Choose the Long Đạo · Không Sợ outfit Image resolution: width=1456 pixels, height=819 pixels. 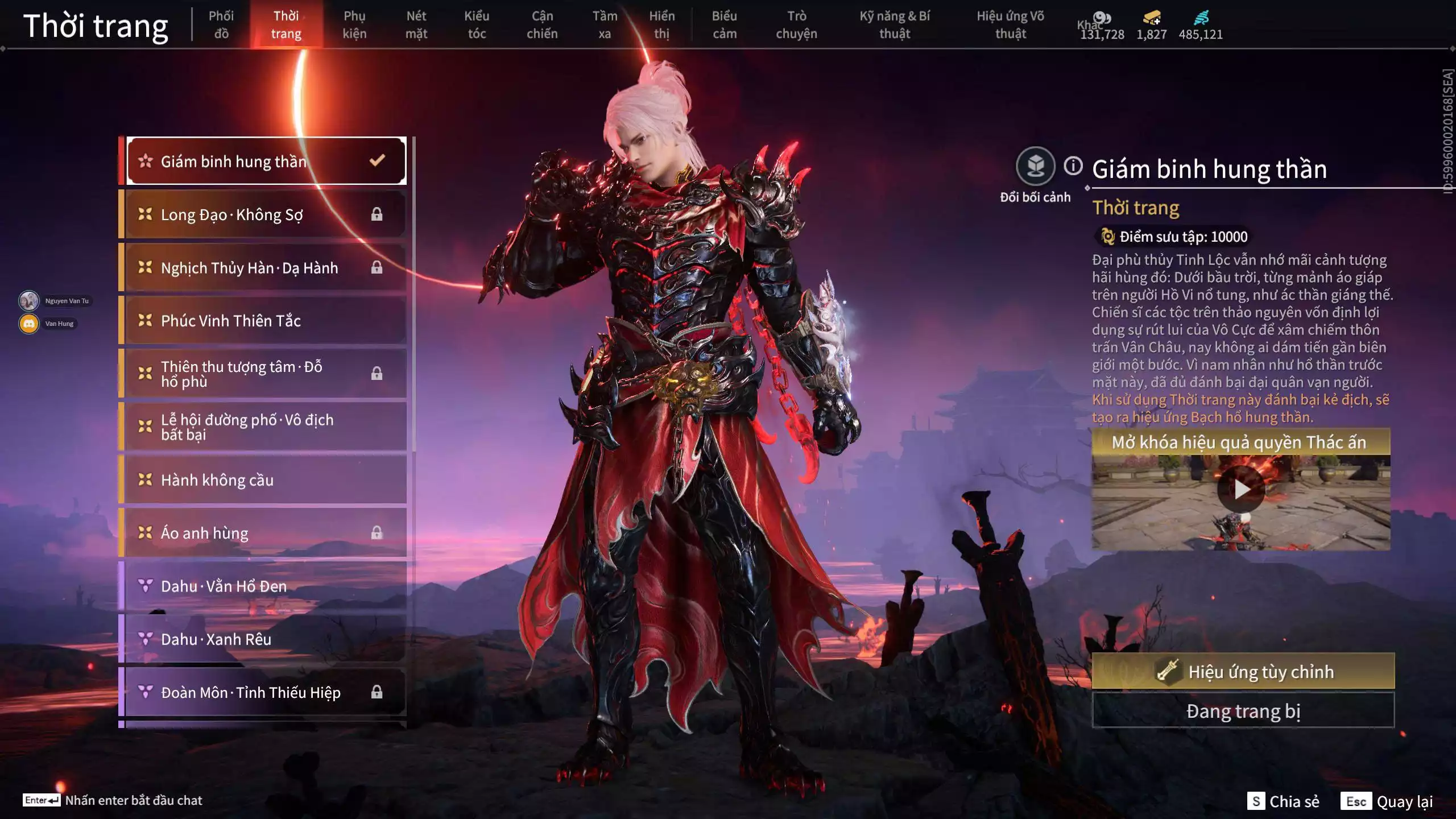point(266,214)
